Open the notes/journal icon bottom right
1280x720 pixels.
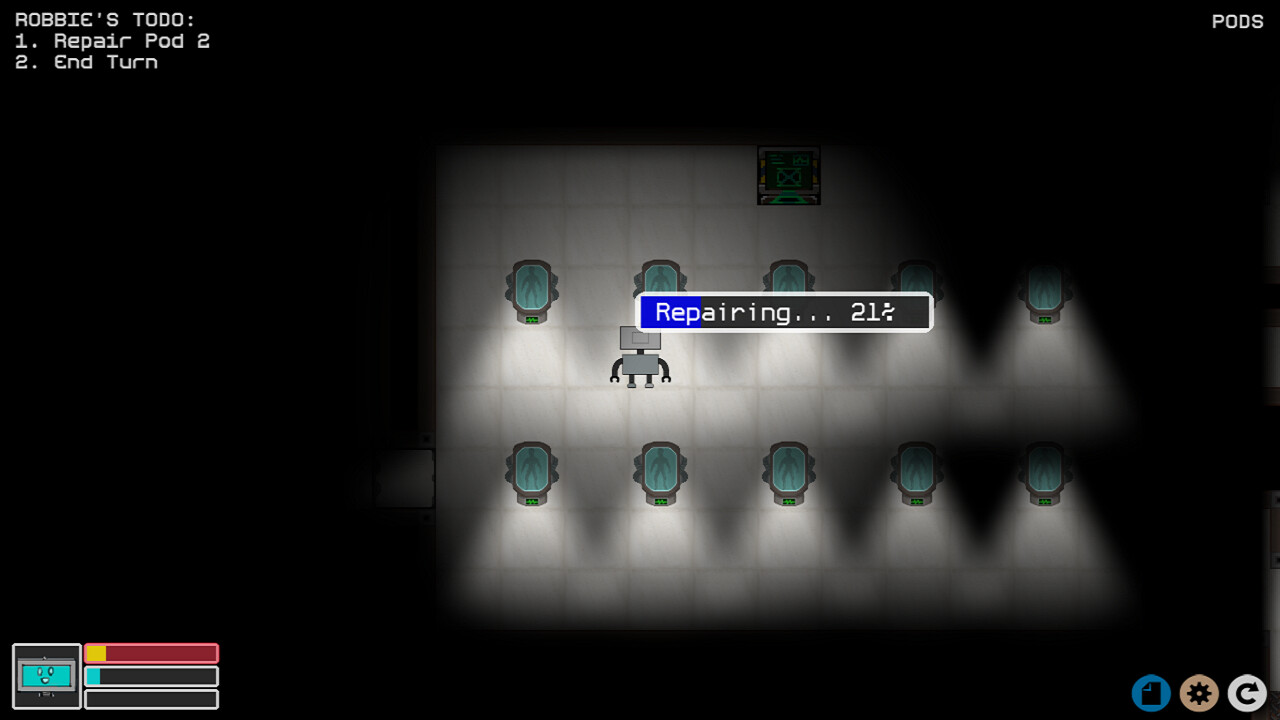pos(1150,693)
